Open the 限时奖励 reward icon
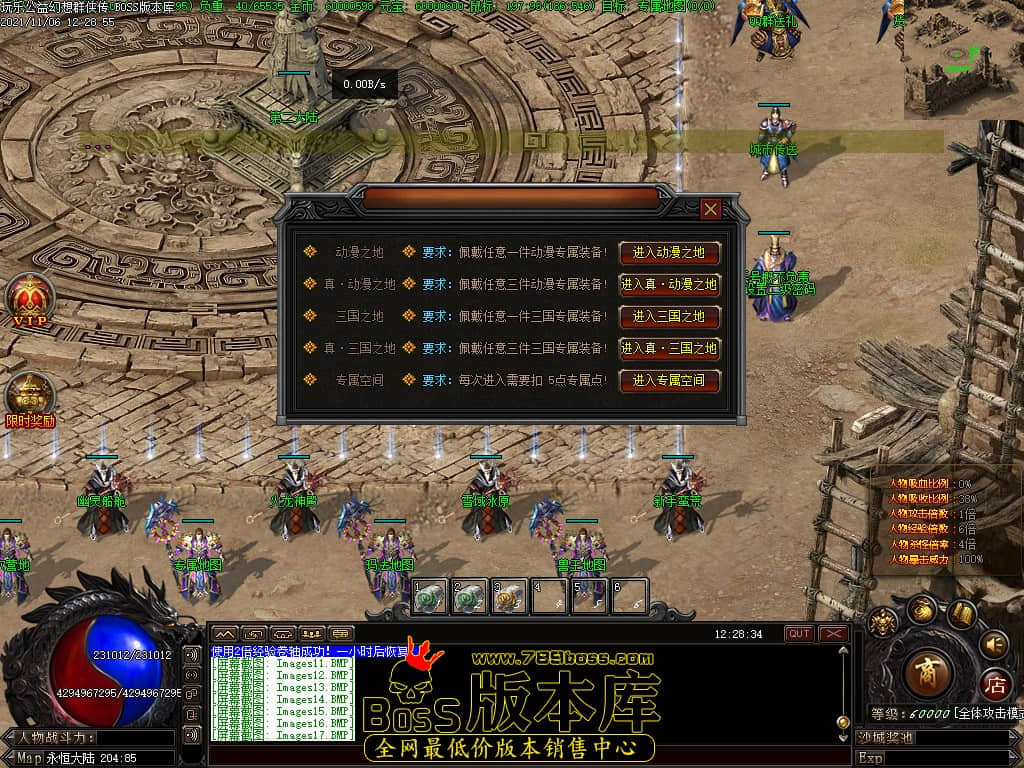The width and height of the screenshot is (1024, 768). (30, 398)
